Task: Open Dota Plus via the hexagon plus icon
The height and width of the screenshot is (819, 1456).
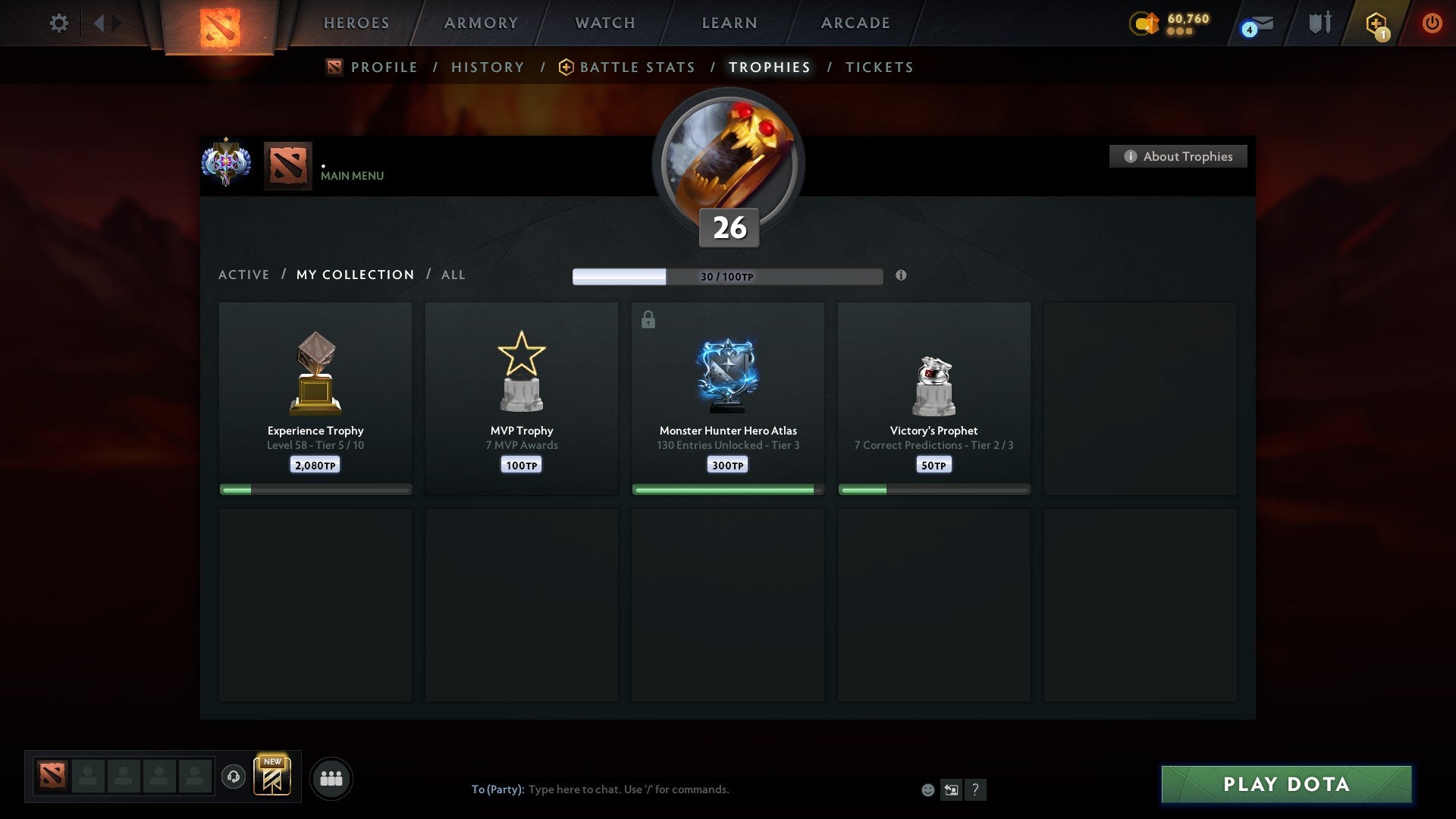Action: [x=1377, y=24]
